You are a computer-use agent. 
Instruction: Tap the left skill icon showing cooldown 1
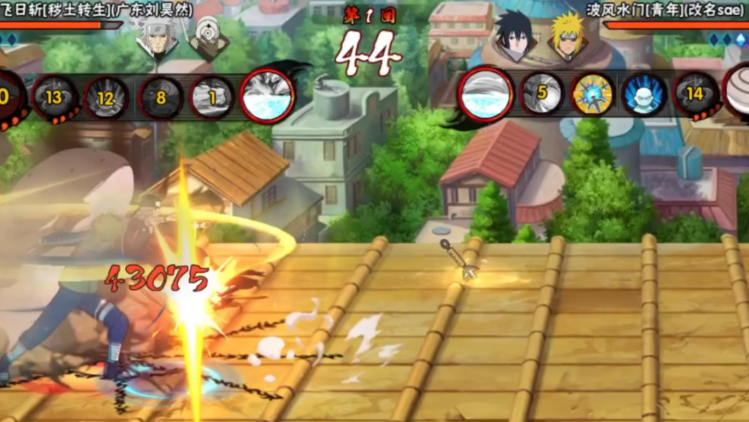coord(212,97)
